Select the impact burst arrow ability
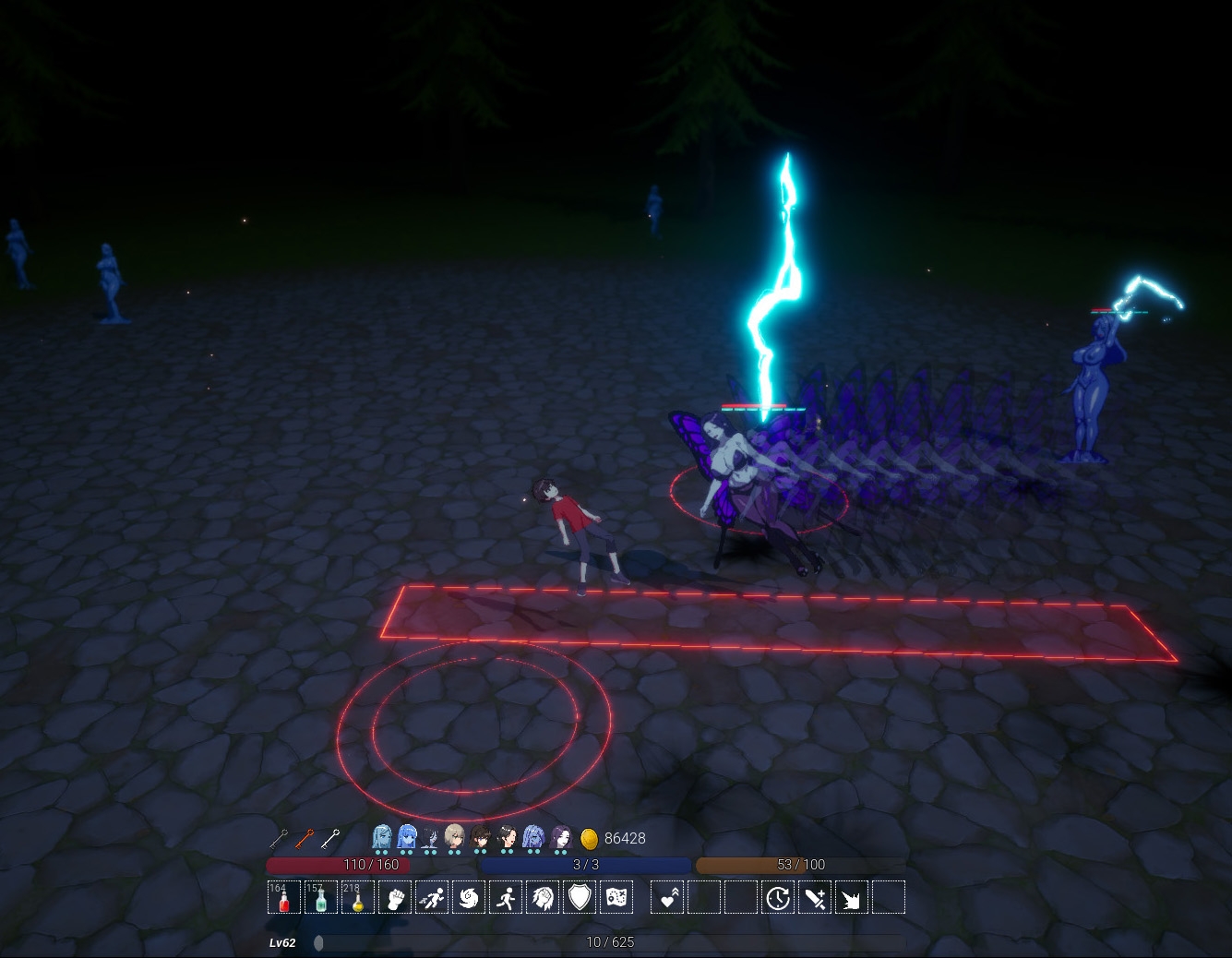Viewport: 1232px width, 958px height. click(x=852, y=897)
